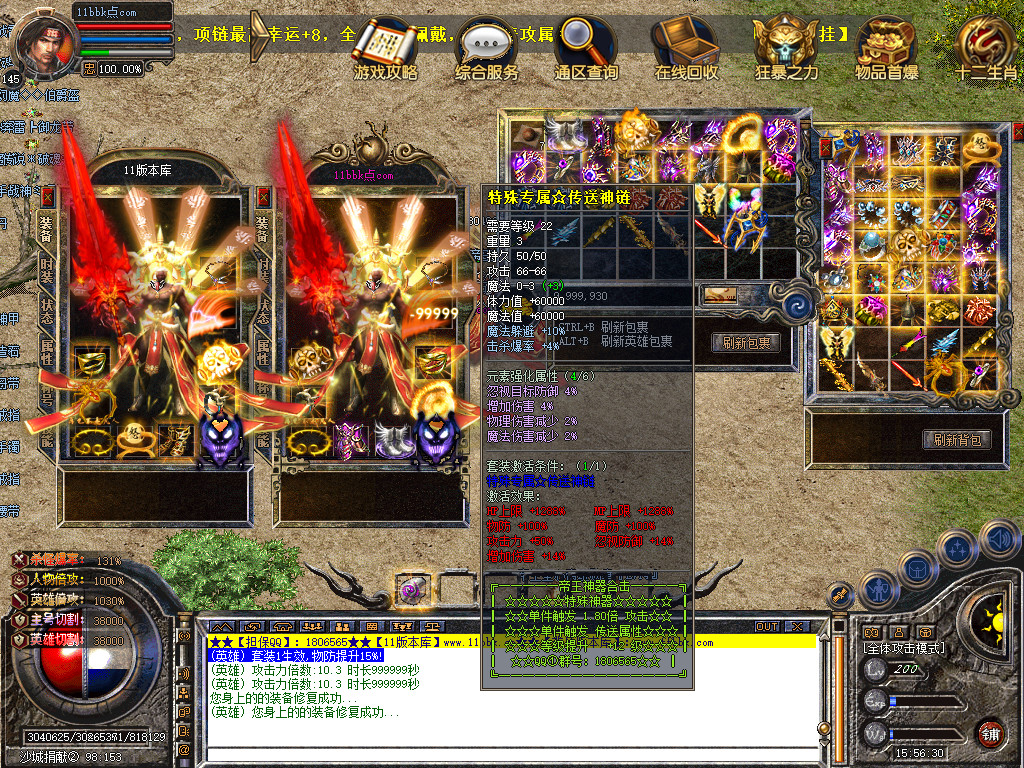Open the 铺 shop button

(x=989, y=734)
